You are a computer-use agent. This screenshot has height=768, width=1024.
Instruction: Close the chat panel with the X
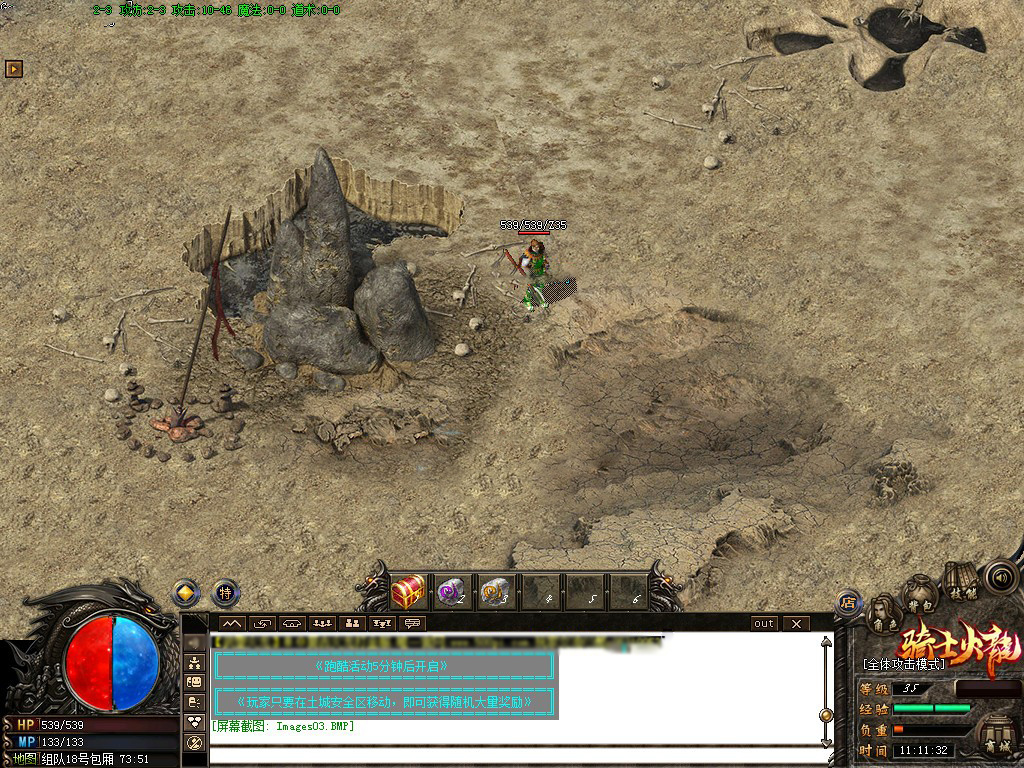796,623
